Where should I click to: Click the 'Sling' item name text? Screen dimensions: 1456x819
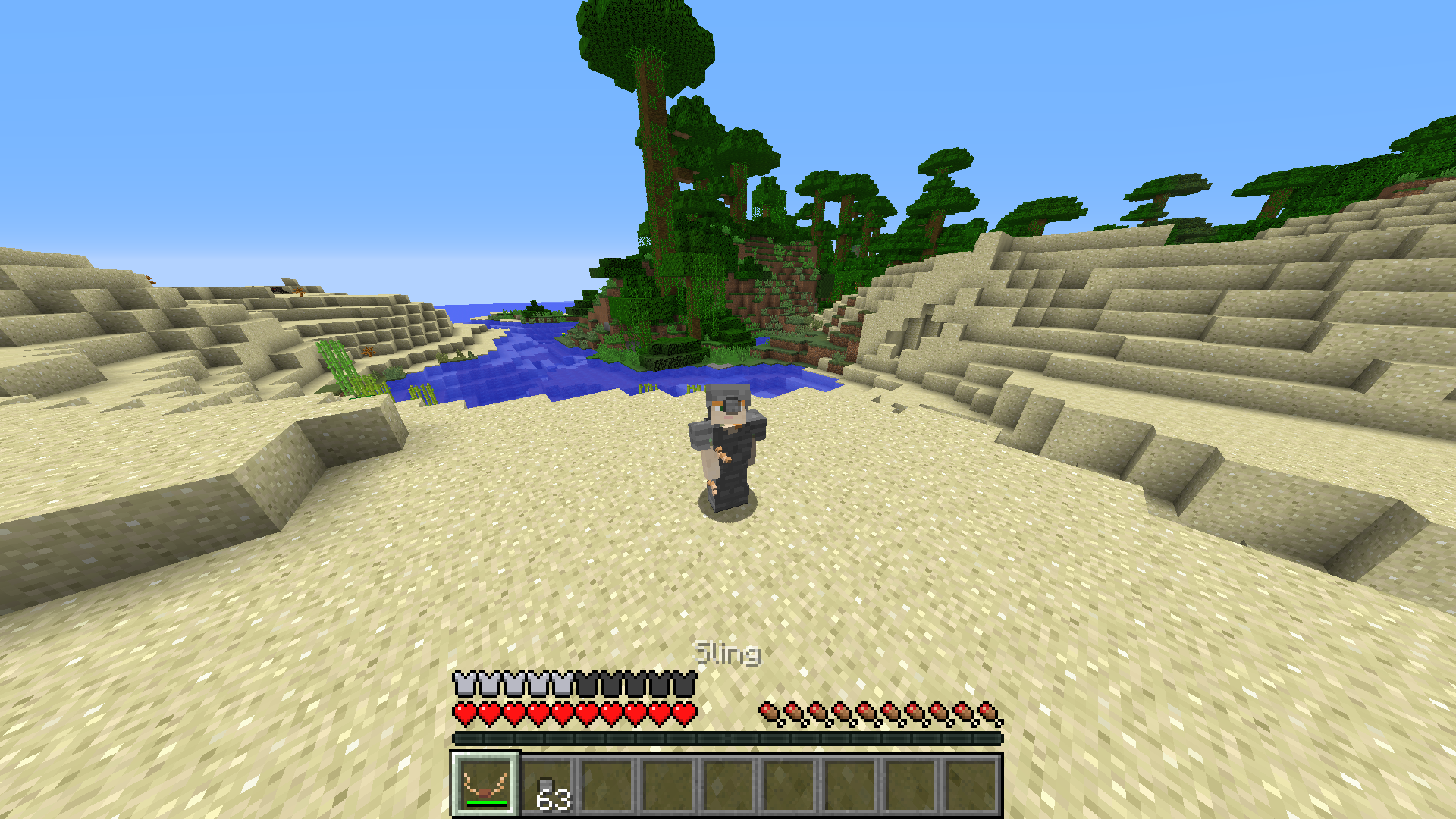726,653
